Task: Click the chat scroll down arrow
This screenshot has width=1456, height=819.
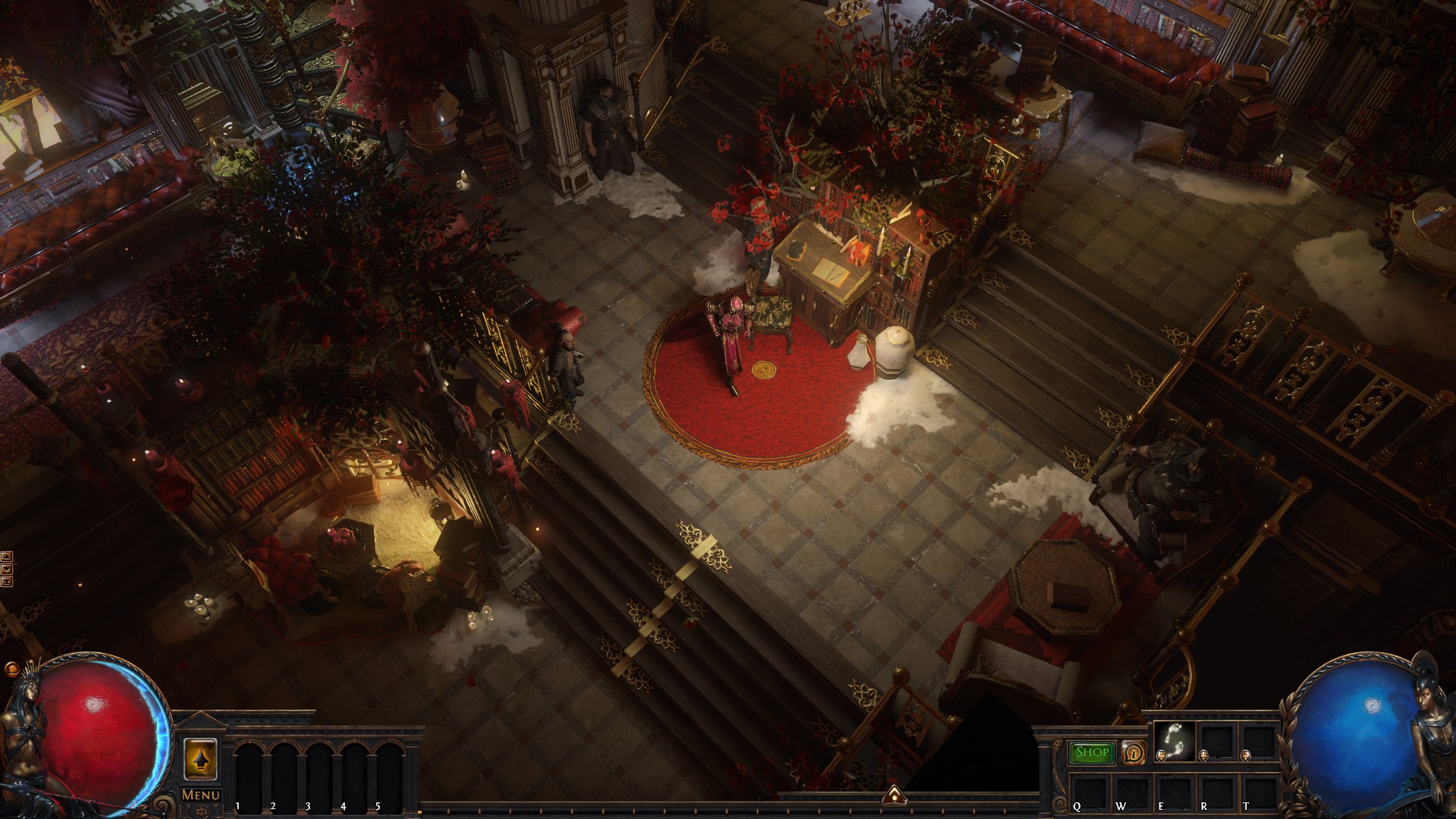Action: (7, 569)
